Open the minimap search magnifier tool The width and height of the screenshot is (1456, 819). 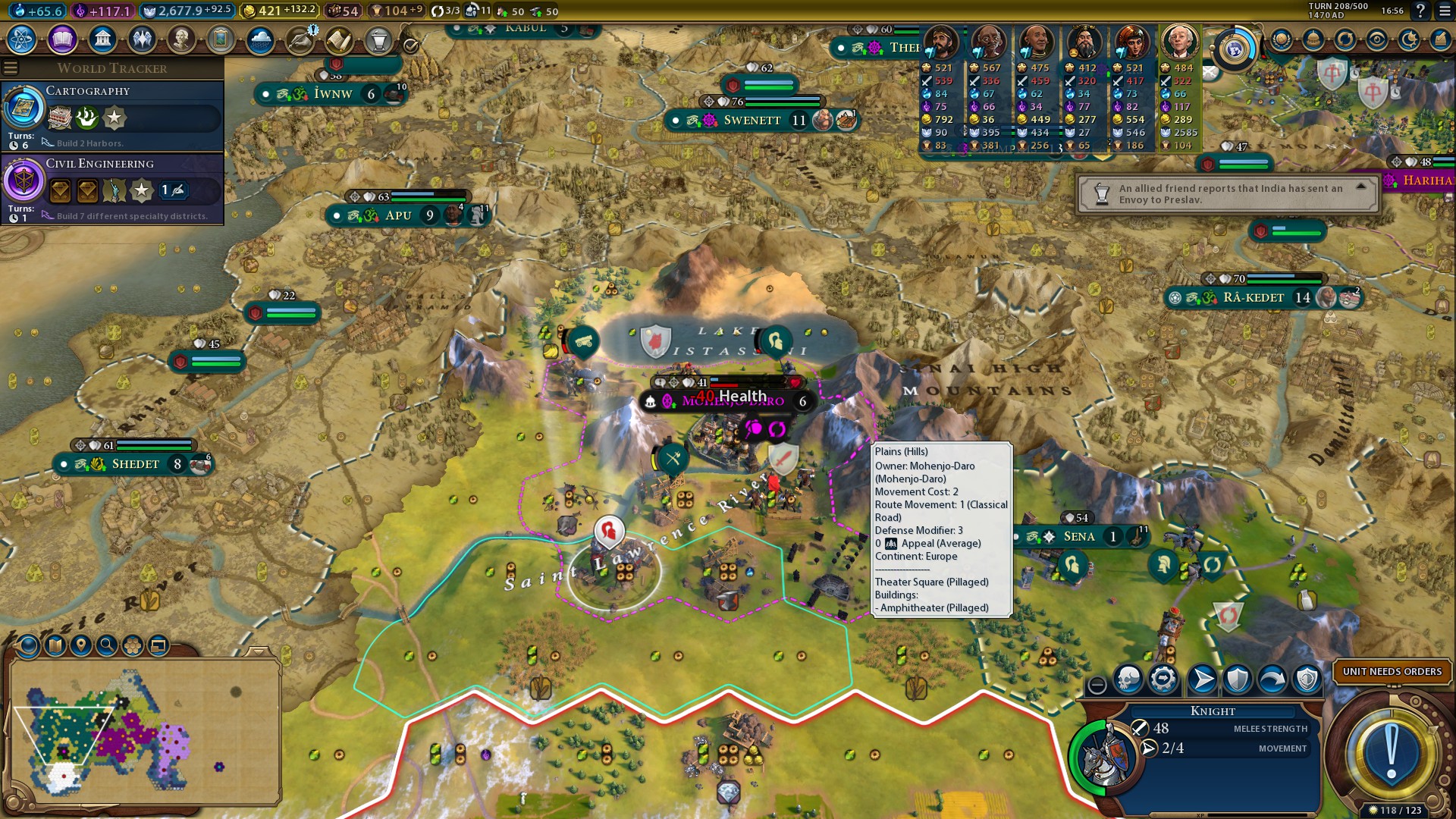tap(107, 645)
